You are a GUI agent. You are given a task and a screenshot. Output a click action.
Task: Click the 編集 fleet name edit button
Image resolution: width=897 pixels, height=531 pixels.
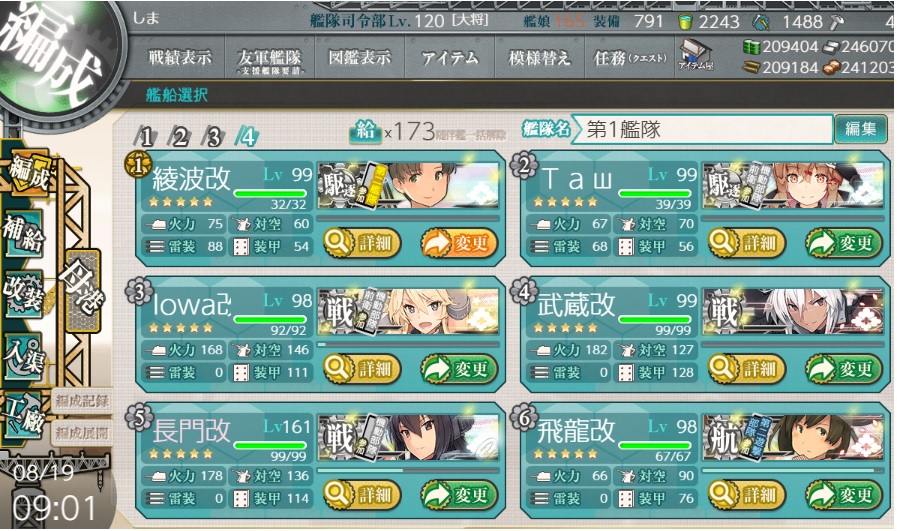tap(860, 129)
